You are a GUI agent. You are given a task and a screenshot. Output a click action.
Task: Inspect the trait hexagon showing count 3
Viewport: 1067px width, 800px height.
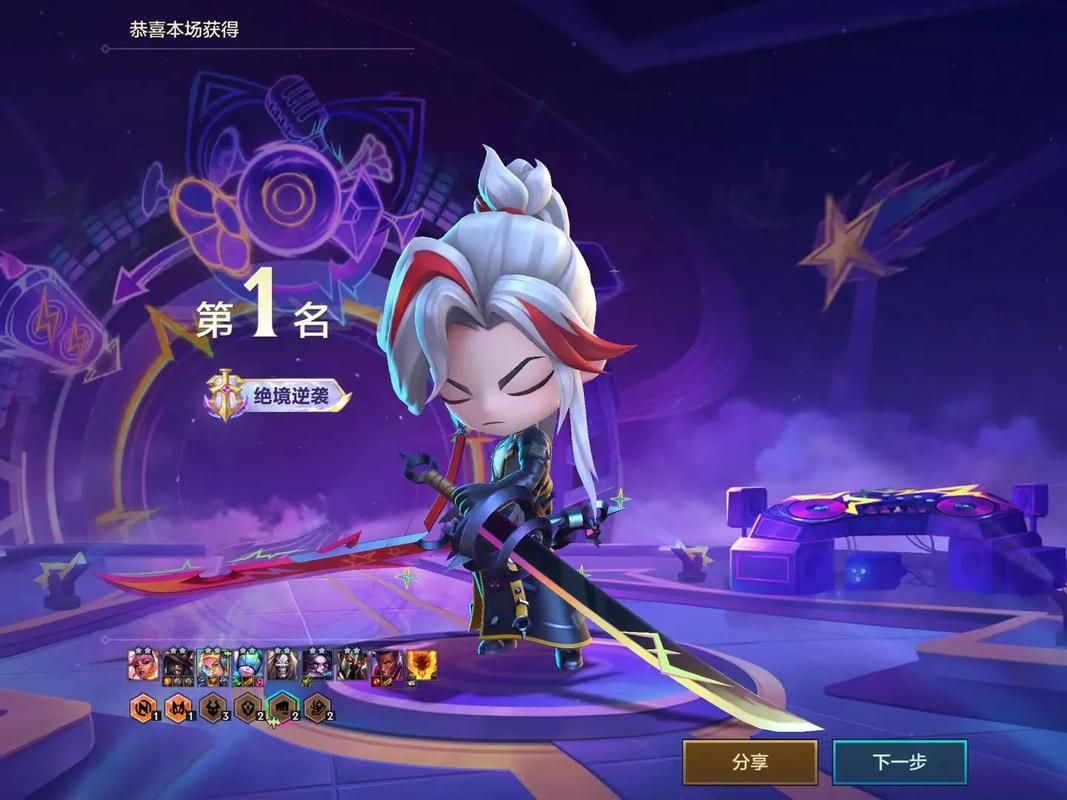pos(214,709)
